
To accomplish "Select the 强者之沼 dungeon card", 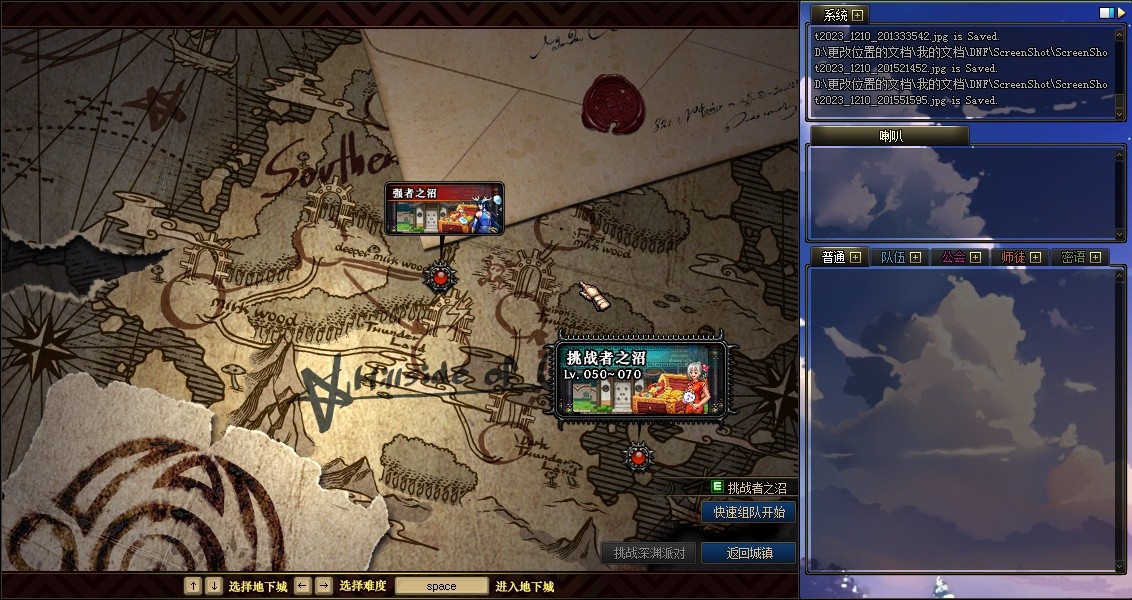I will coord(444,208).
